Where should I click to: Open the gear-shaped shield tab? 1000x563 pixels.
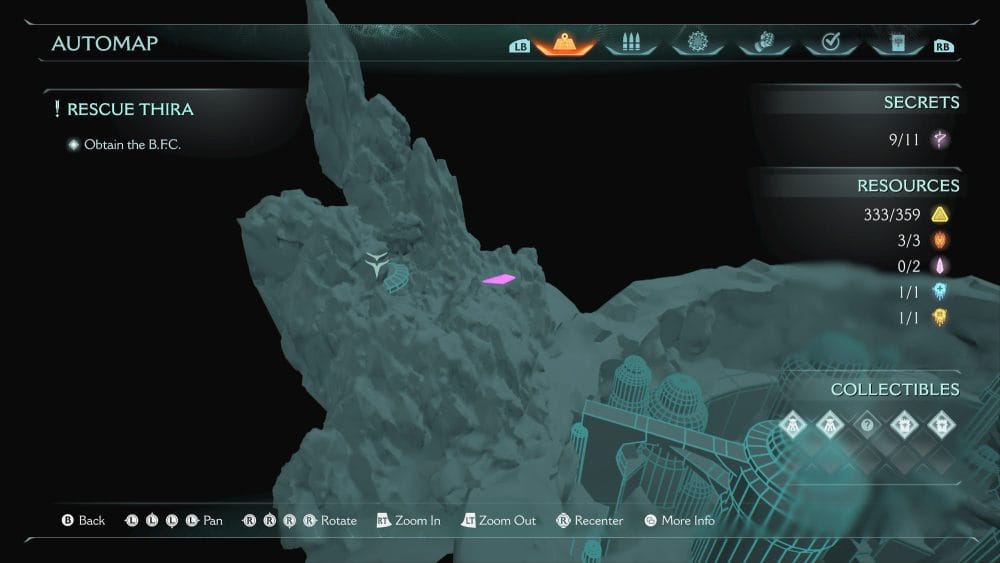click(x=697, y=43)
